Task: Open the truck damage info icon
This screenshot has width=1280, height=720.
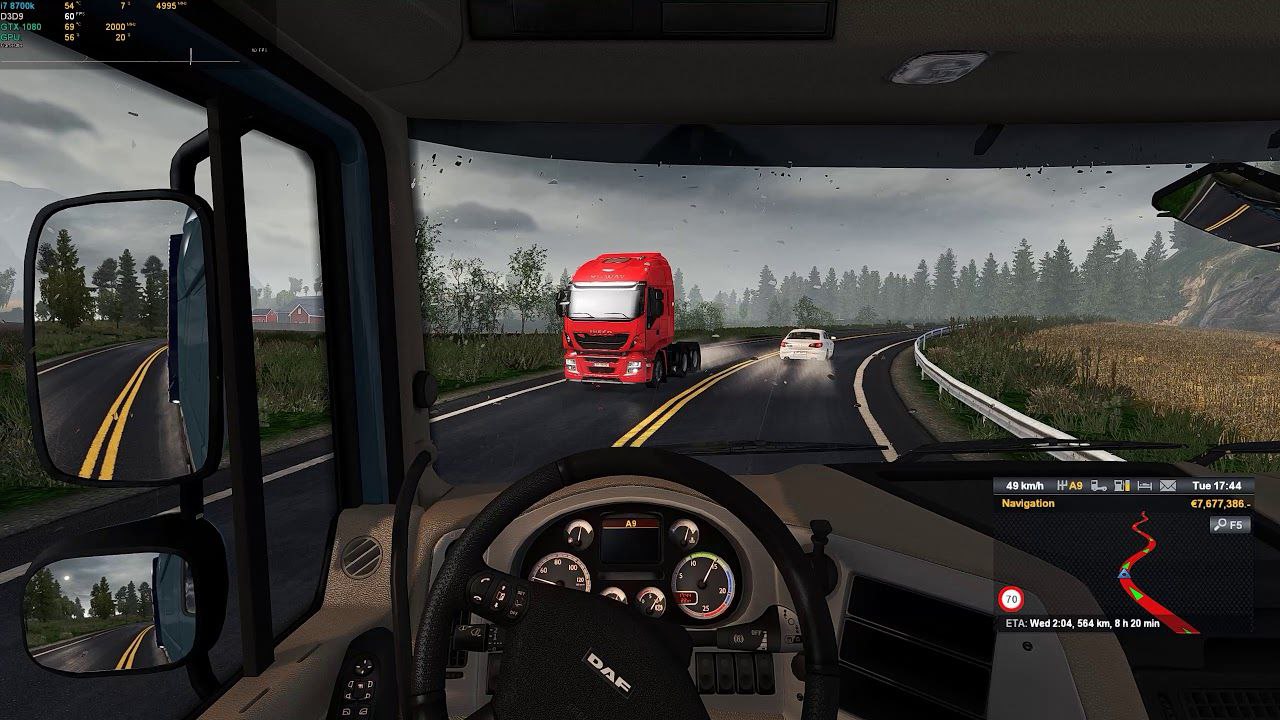Action: (x=1099, y=486)
